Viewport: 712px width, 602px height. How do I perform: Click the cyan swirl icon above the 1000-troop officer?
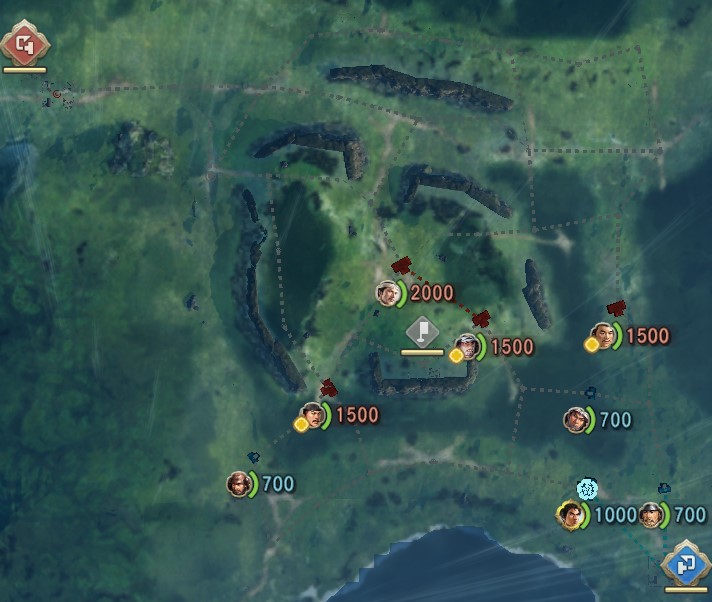[587, 489]
